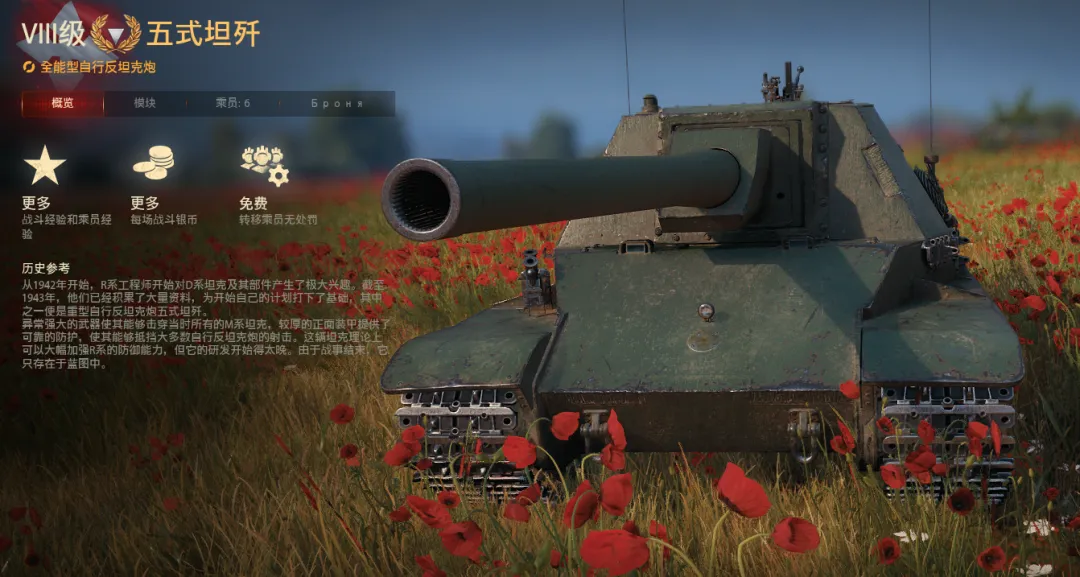Click the premium laurel badge beside tank name

[x=116, y=35]
